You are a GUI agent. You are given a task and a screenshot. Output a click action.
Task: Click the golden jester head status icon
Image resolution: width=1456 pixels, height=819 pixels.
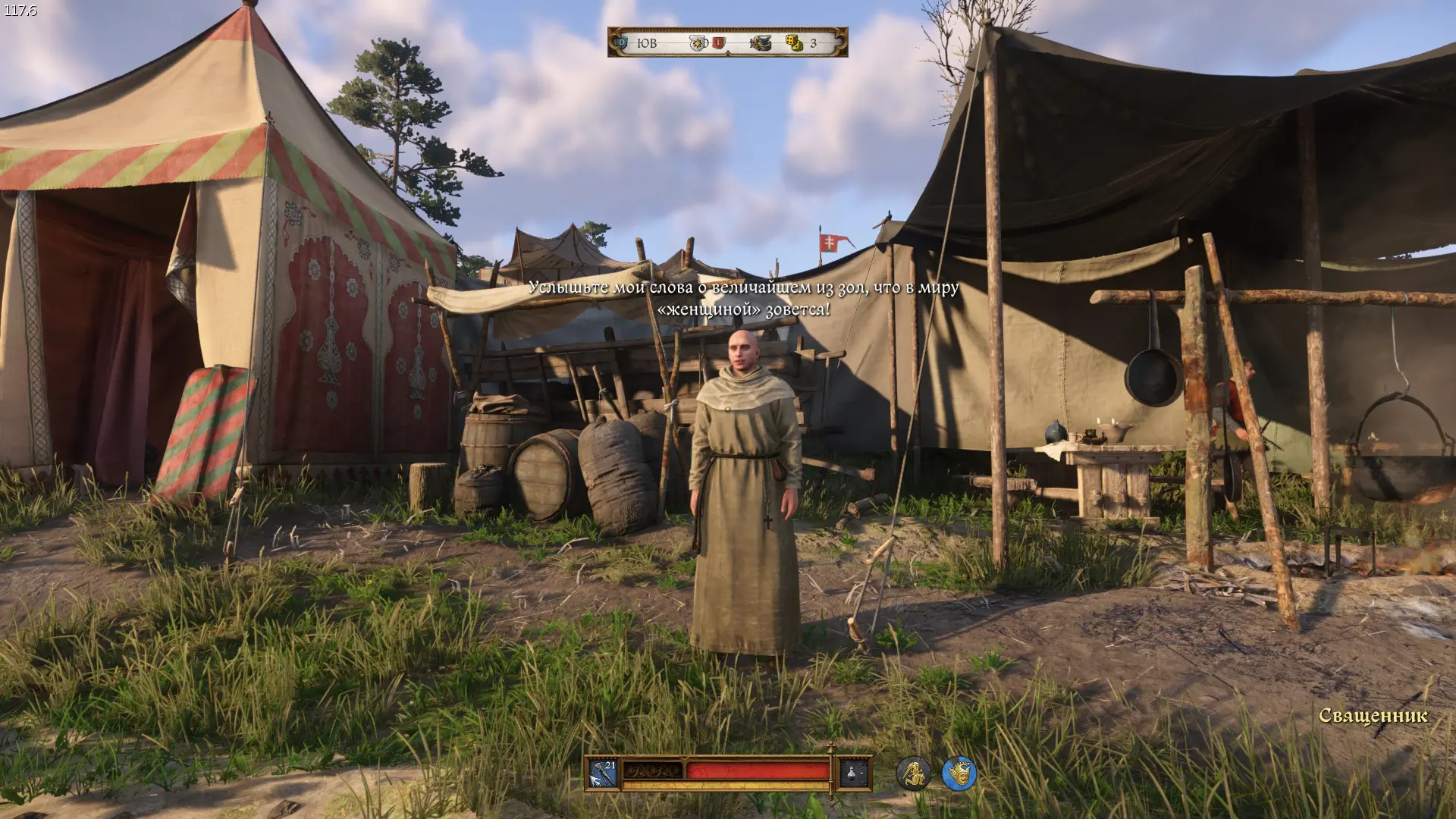[x=959, y=773]
